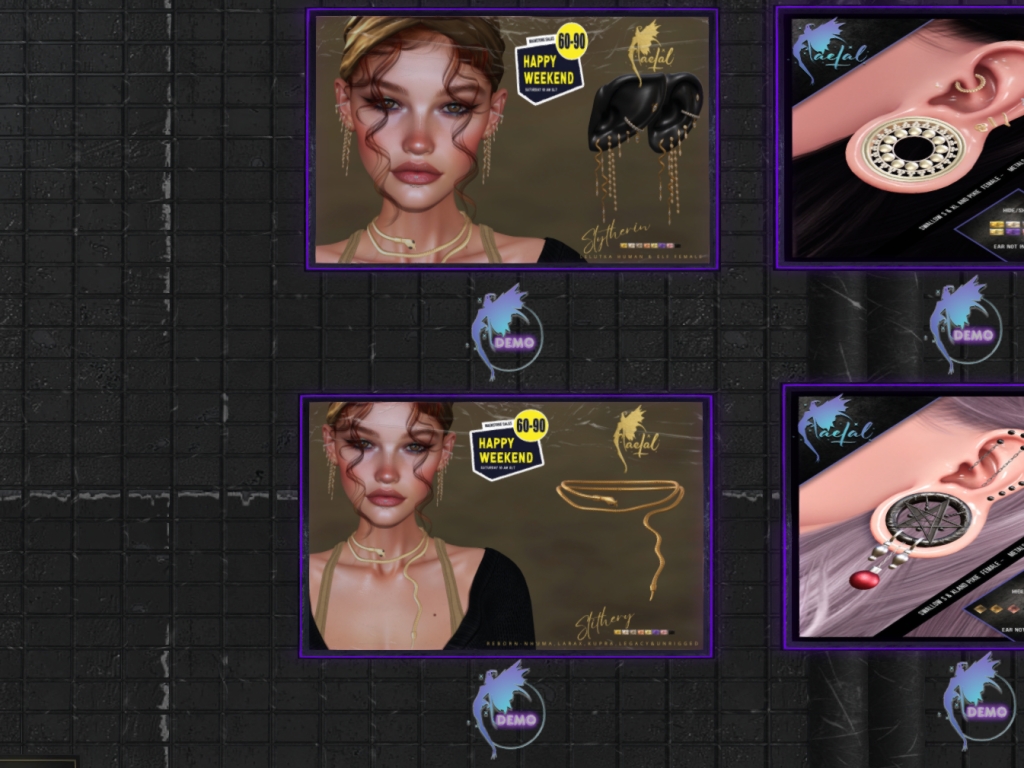Screen dimensions: 1024x768
Task: Get the DEMO under the gold ear plug poster
Action: coord(966,327)
